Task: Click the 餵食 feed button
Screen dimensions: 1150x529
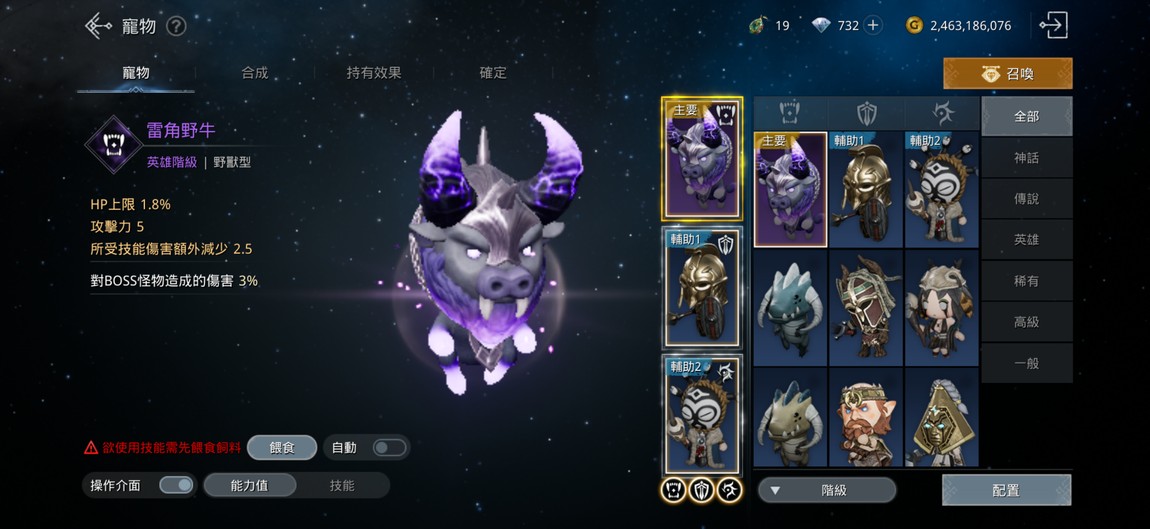Action: (x=282, y=448)
